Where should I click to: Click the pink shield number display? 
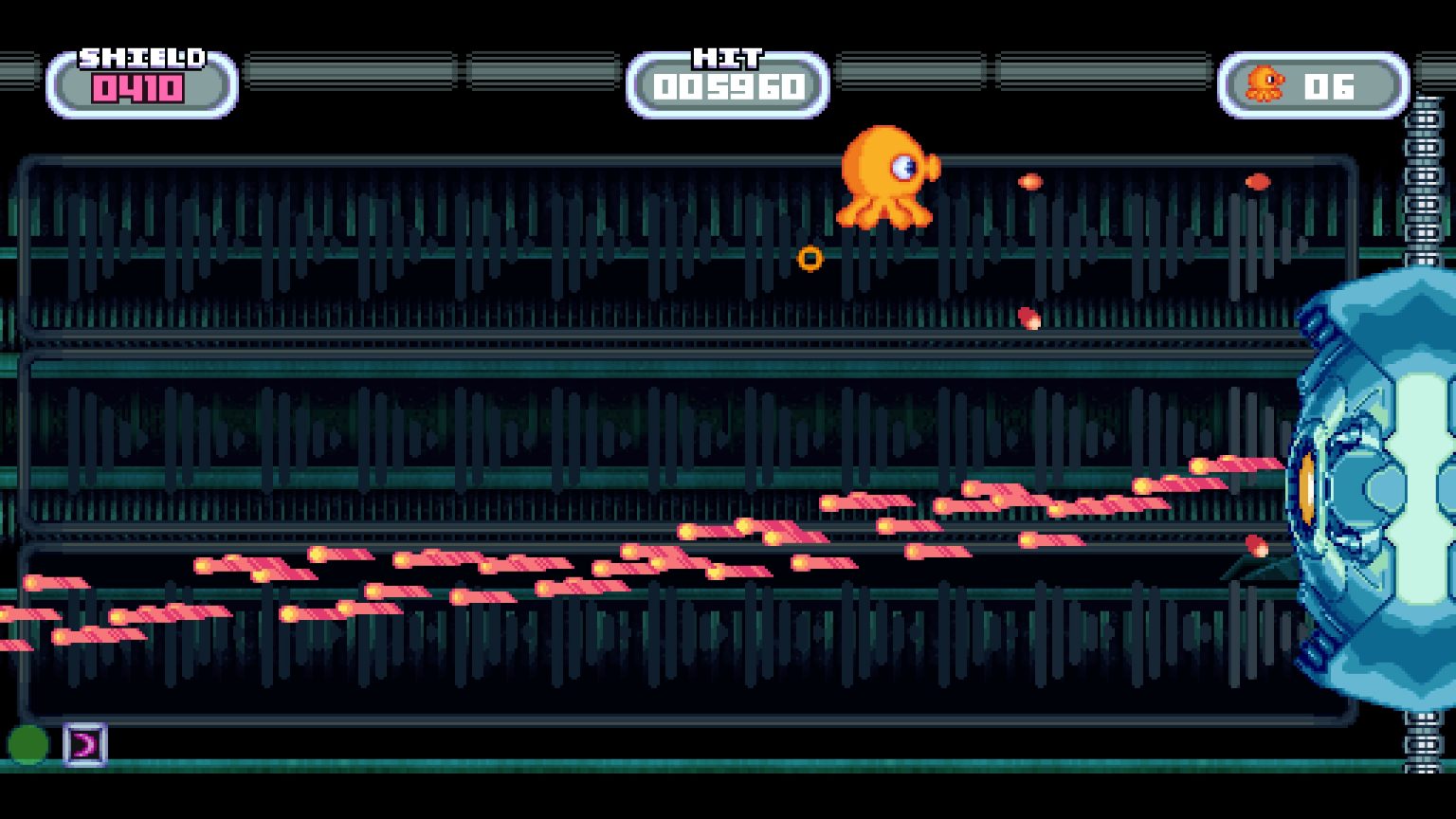pyautogui.click(x=138, y=90)
